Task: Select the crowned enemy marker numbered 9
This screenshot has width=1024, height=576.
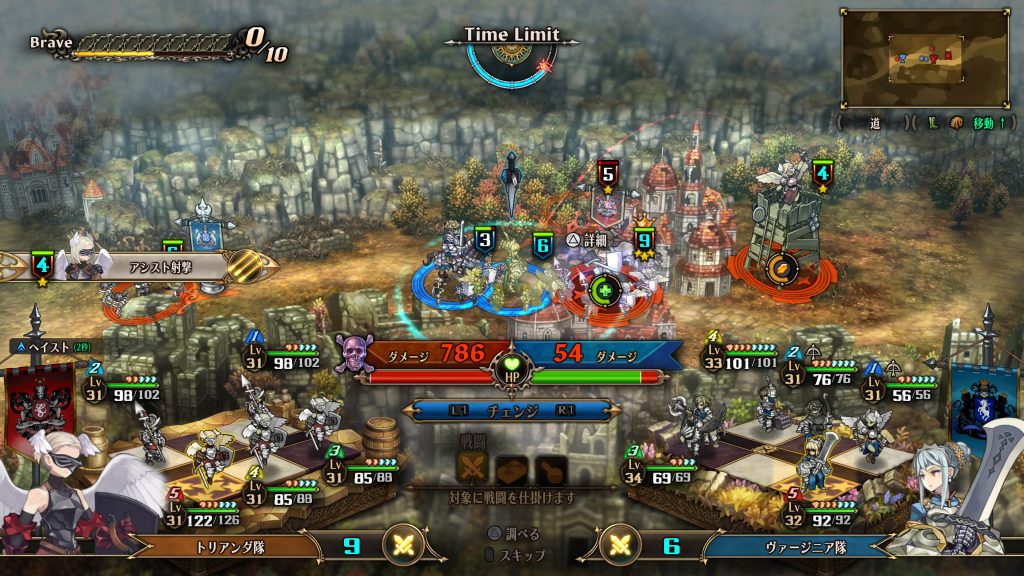Action: [x=644, y=241]
